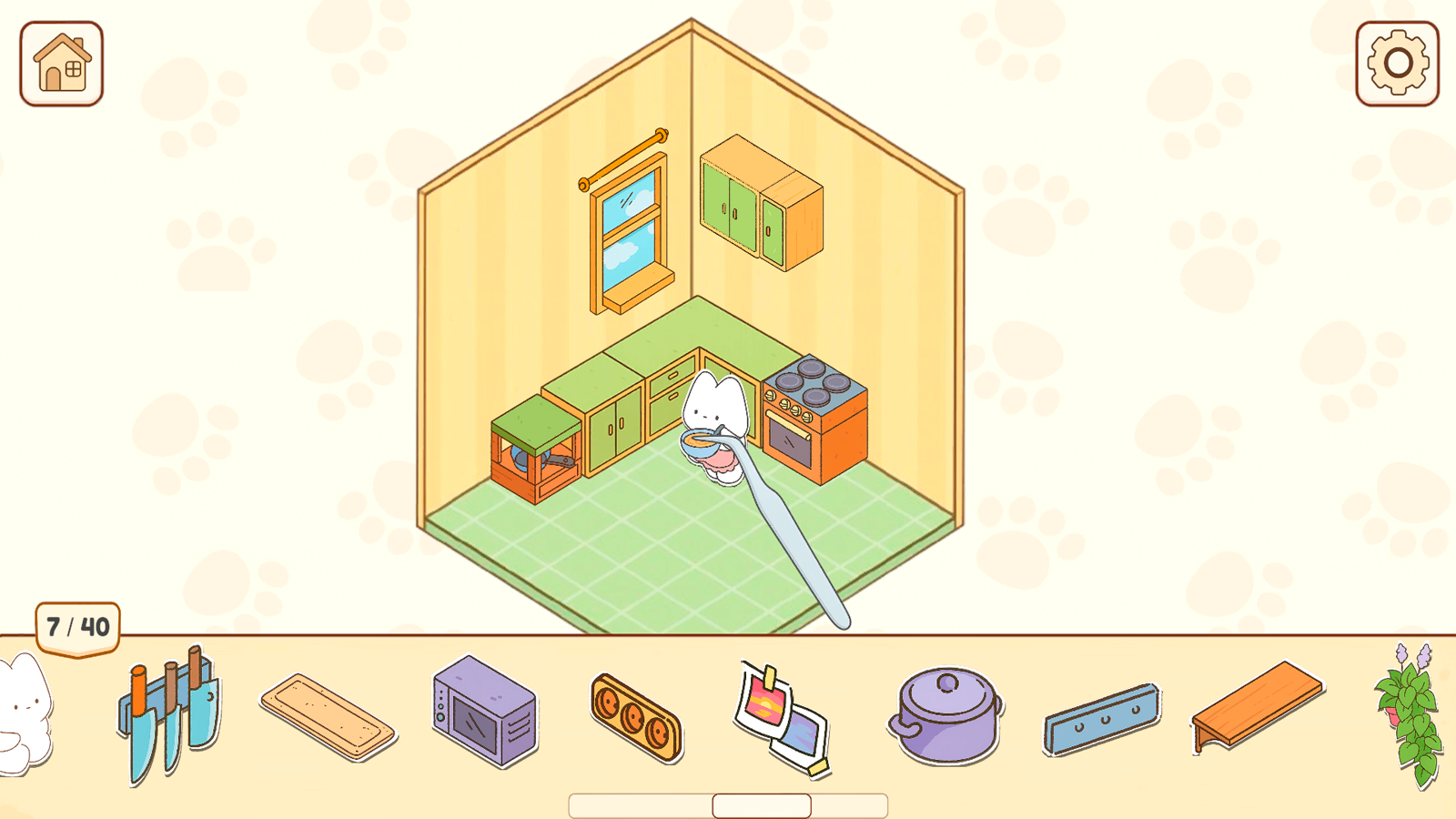Click the 7/40 progress badge
The image size is (1456, 819).
(x=77, y=626)
